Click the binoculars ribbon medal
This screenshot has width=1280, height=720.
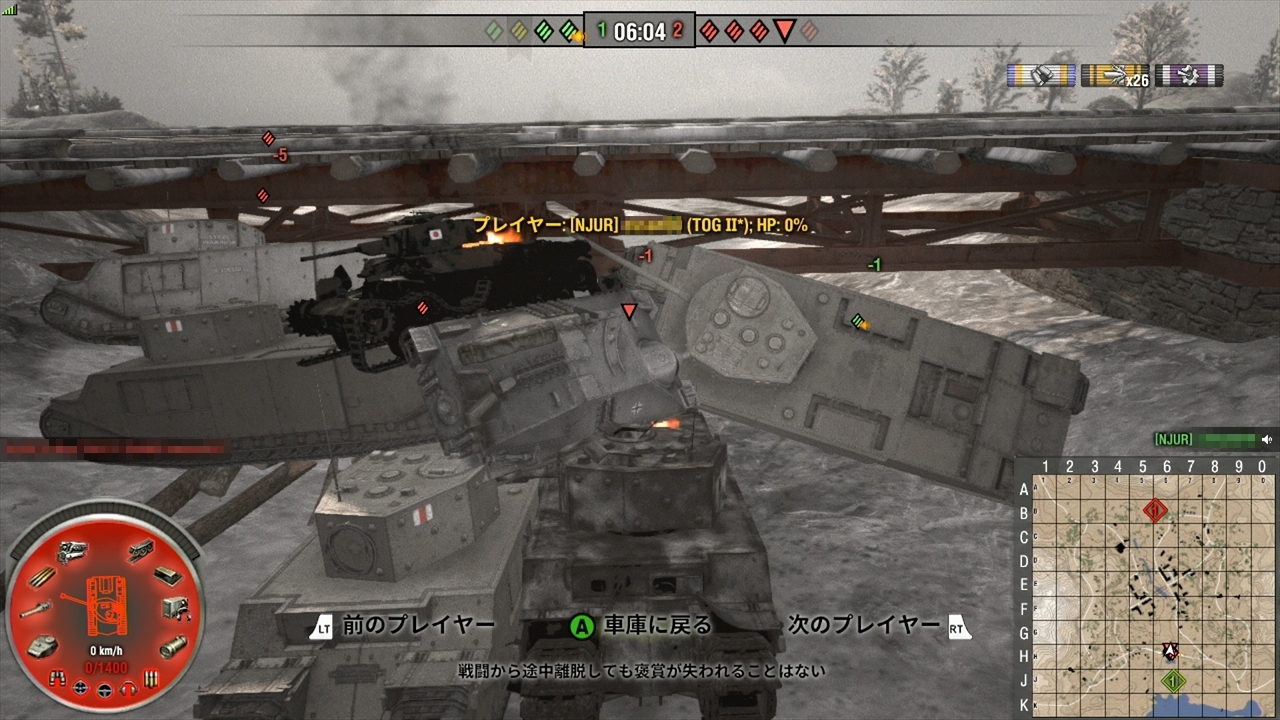[1041, 76]
